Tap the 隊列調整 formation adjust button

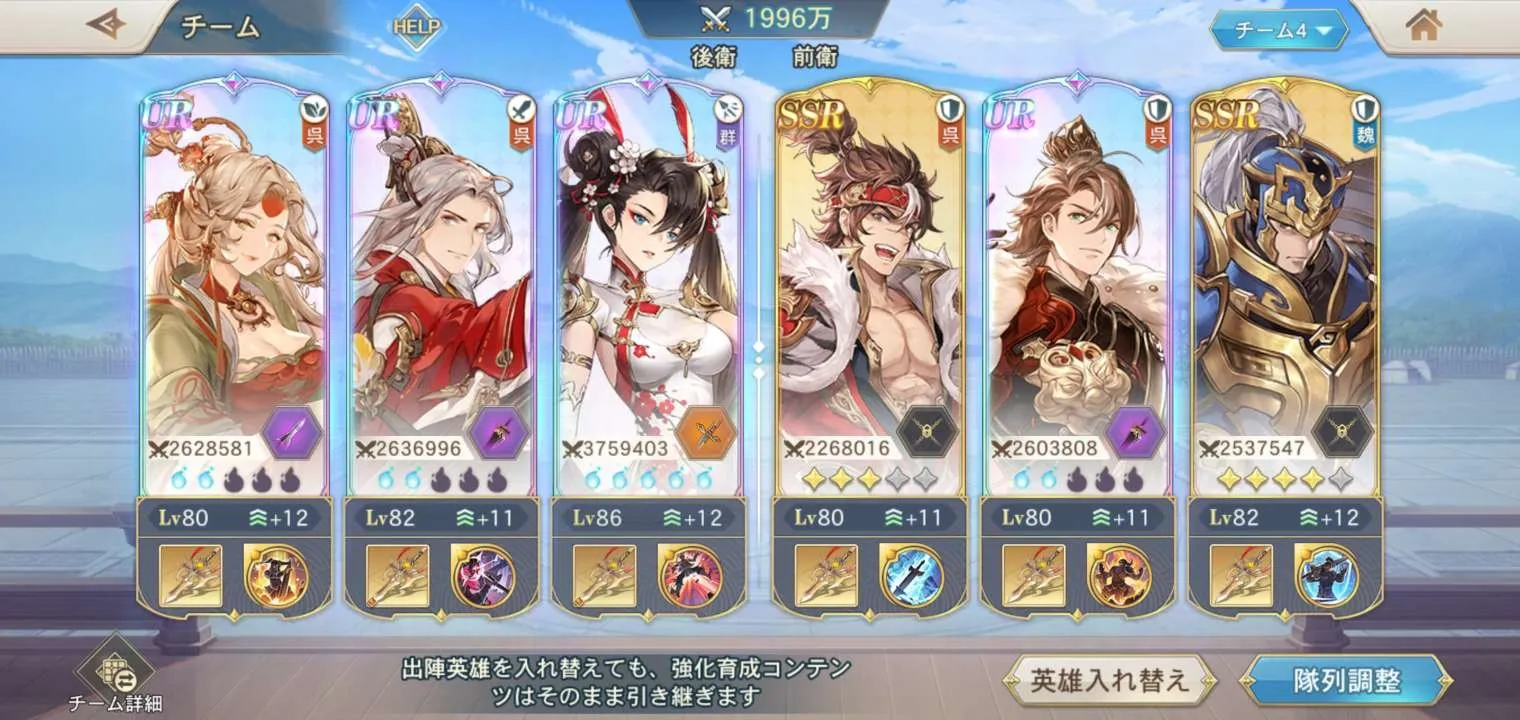tap(1345, 681)
